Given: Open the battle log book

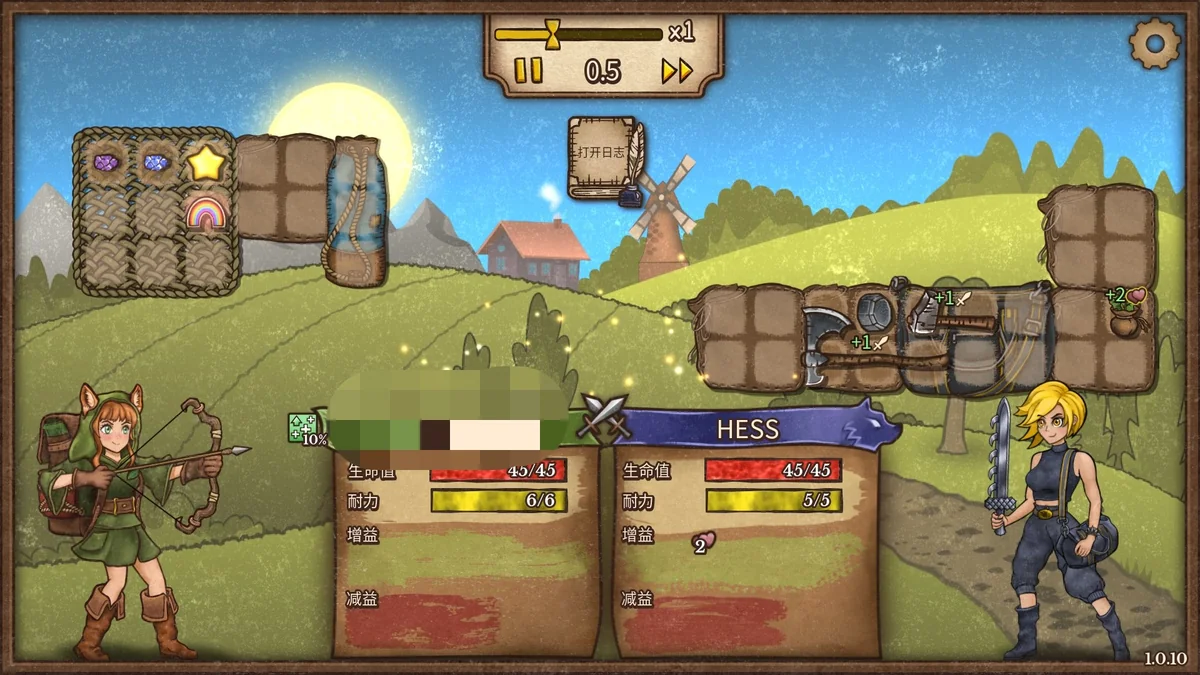Looking at the screenshot, I should pyautogui.click(x=604, y=157).
